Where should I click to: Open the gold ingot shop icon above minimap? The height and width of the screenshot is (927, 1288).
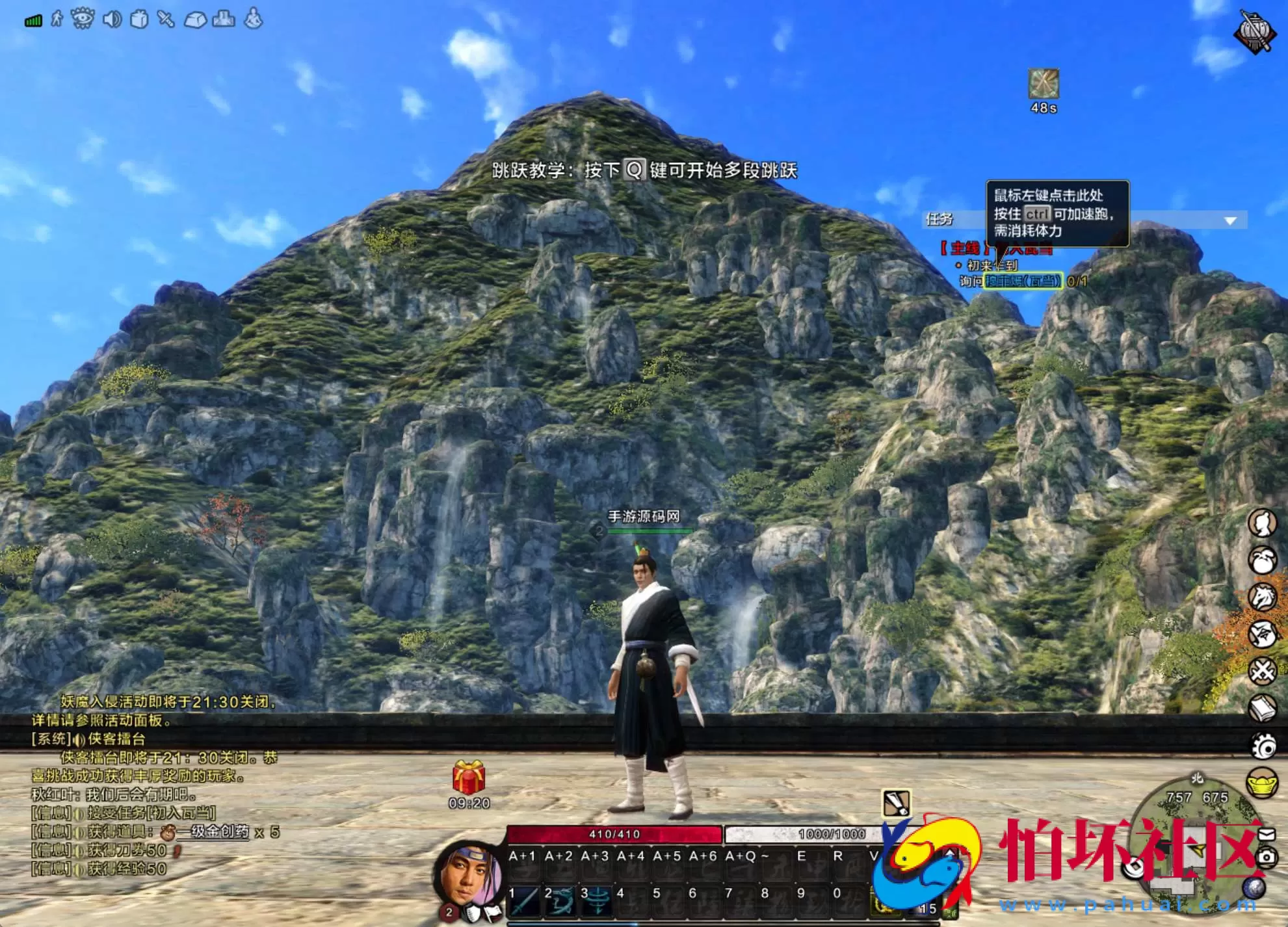pos(1261,780)
